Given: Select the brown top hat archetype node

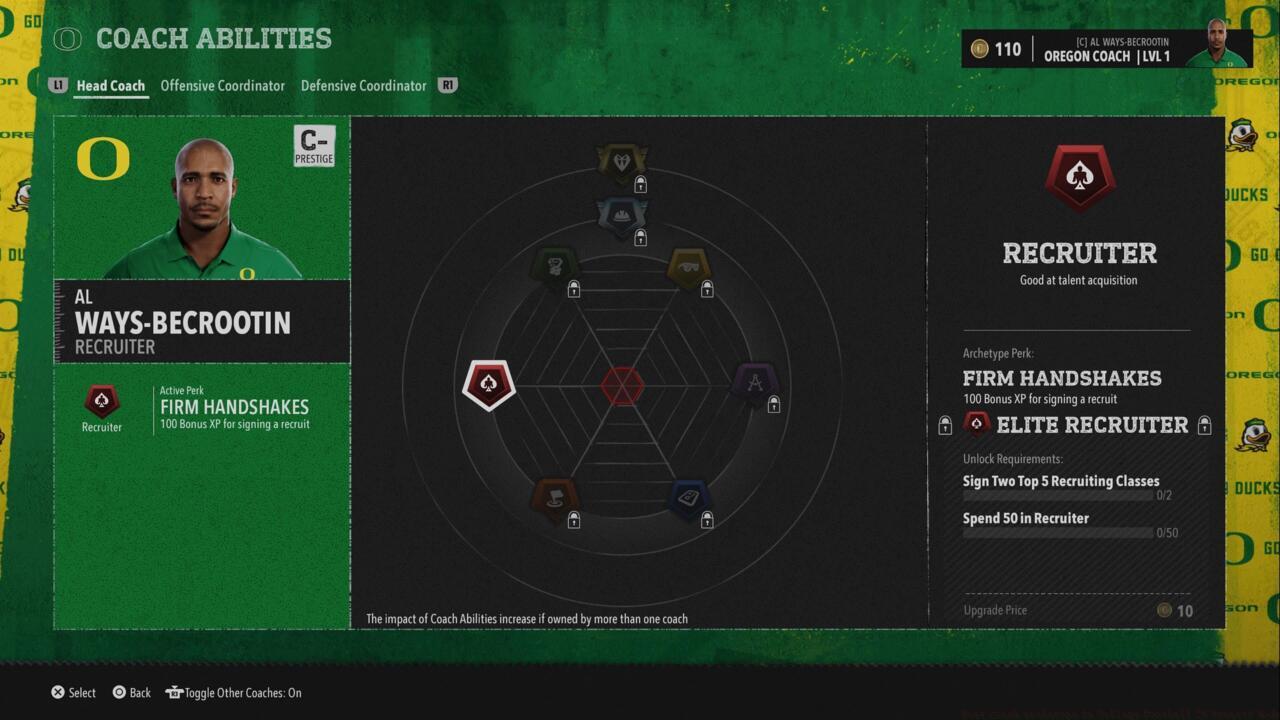Looking at the screenshot, I should pyautogui.click(x=555, y=494).
